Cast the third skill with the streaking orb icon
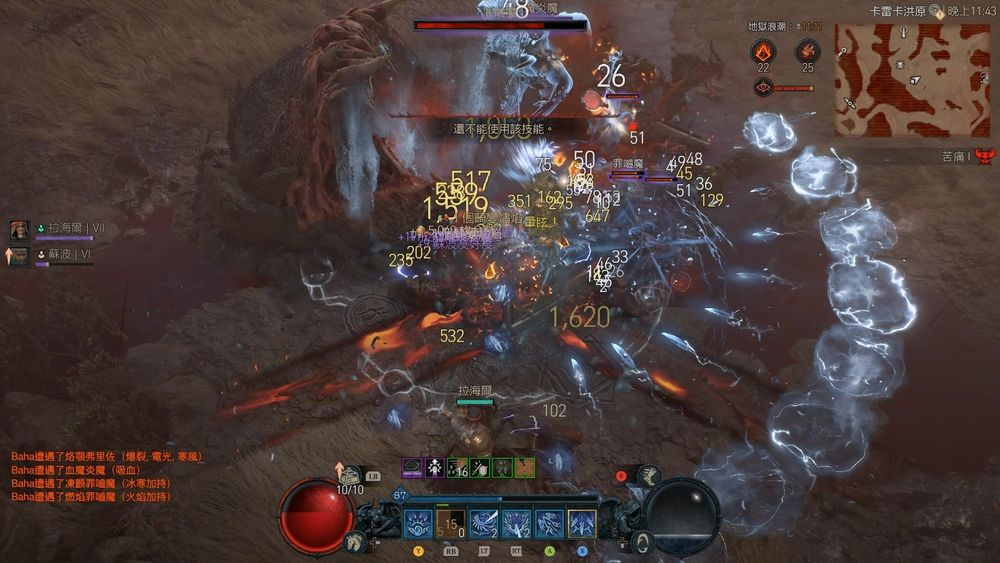This screenshot has height=563, width=1000. point(484,523)
